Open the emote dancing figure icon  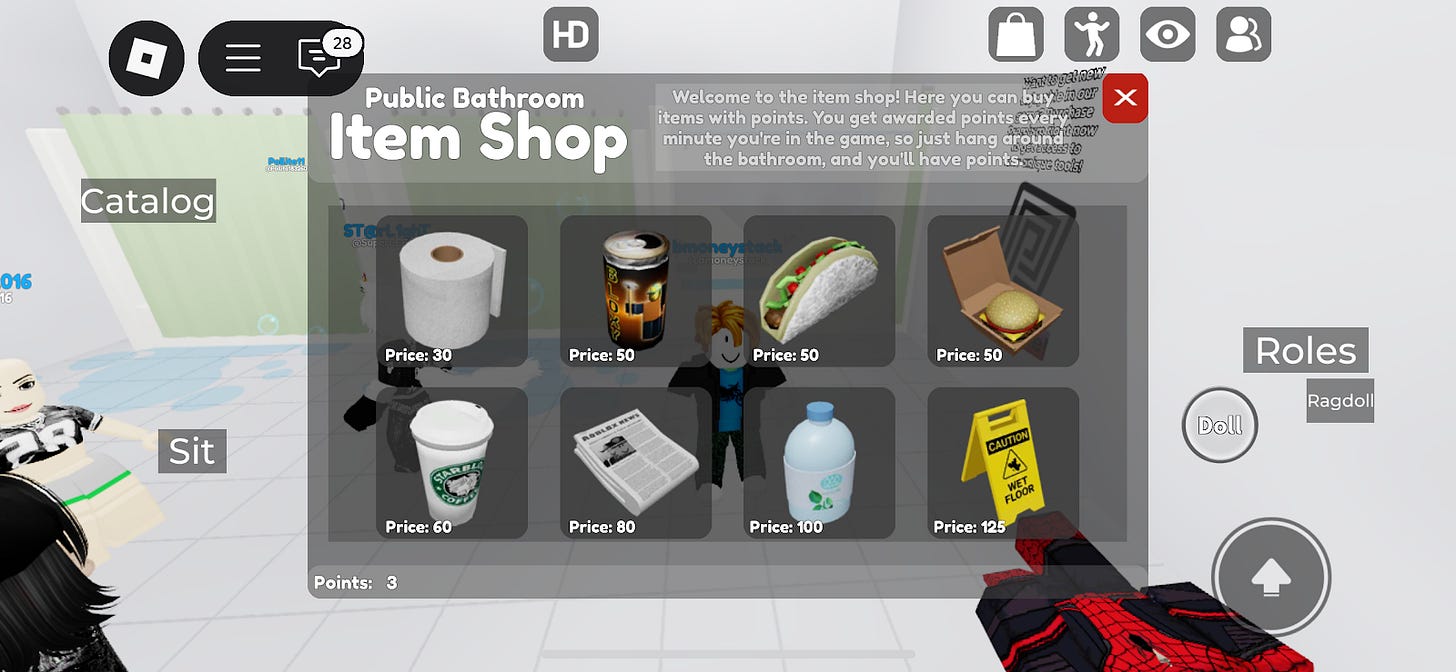click(x=1092, y=34)
